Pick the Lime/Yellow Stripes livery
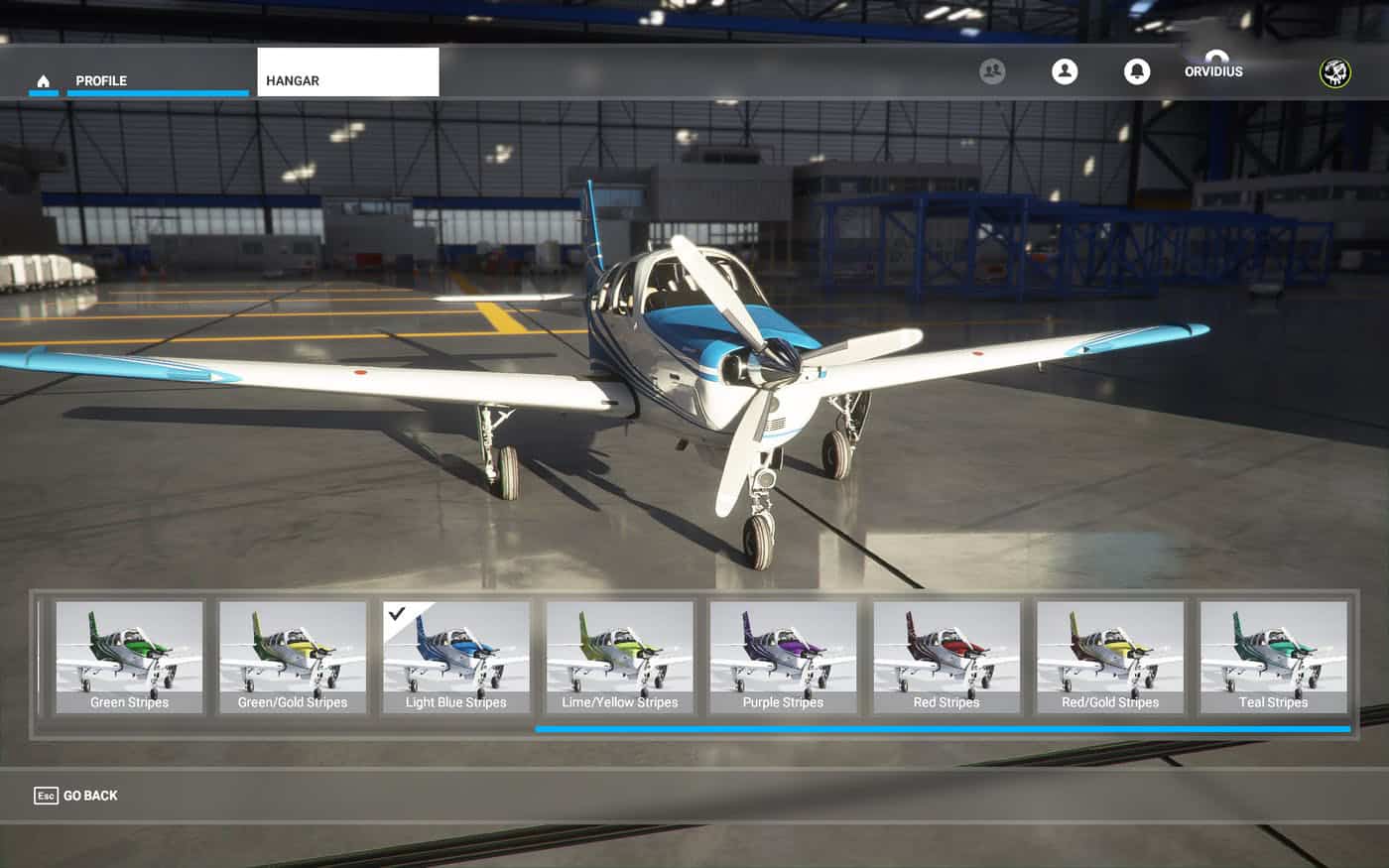Screen dimensions: 1389x868 pyautogui.click(x=620, y=657)
